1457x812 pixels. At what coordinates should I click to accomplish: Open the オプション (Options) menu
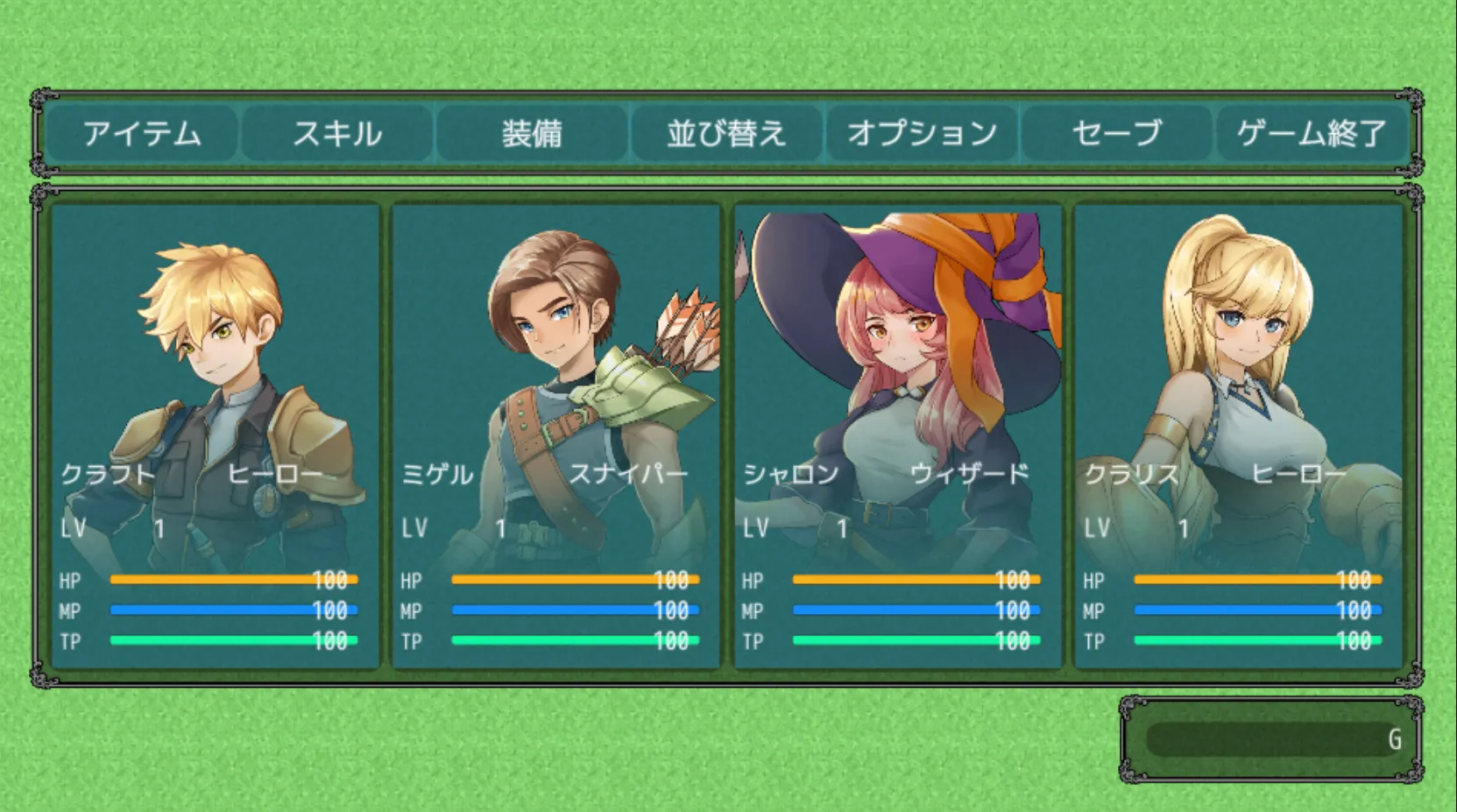[922, 133]
